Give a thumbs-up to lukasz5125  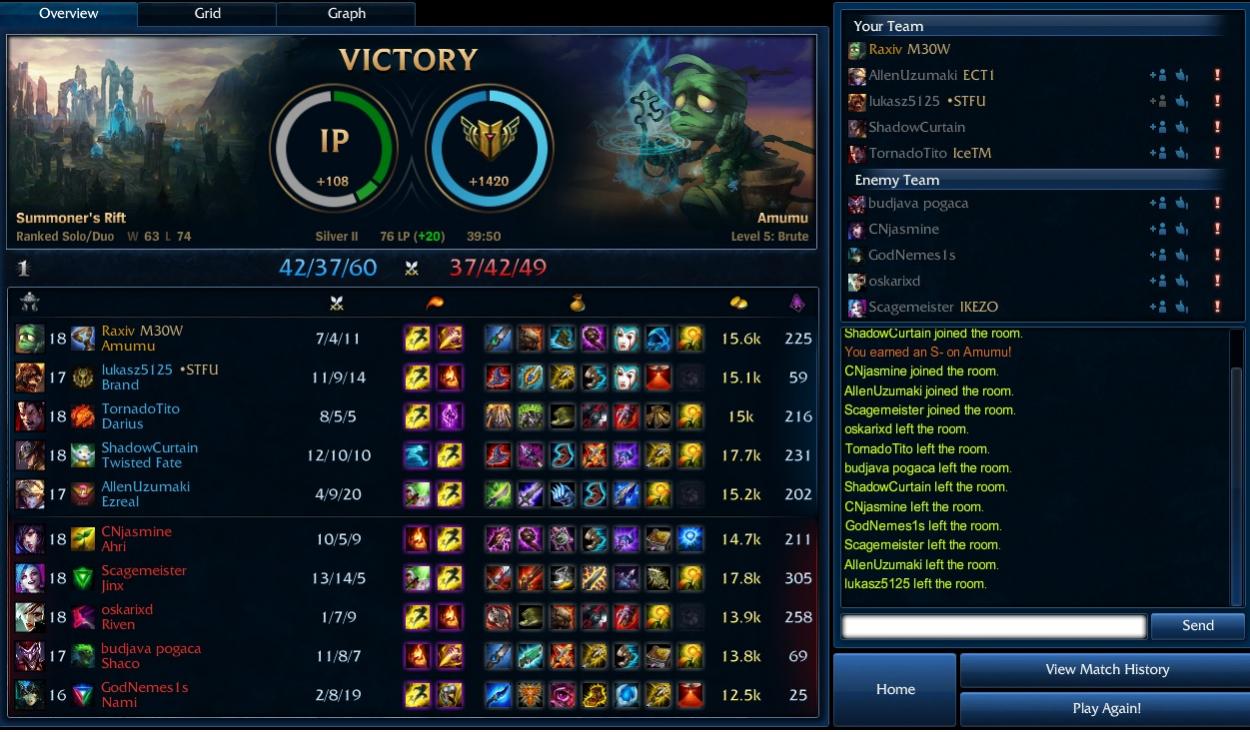pyautogui.click(x=1181, y=101)
